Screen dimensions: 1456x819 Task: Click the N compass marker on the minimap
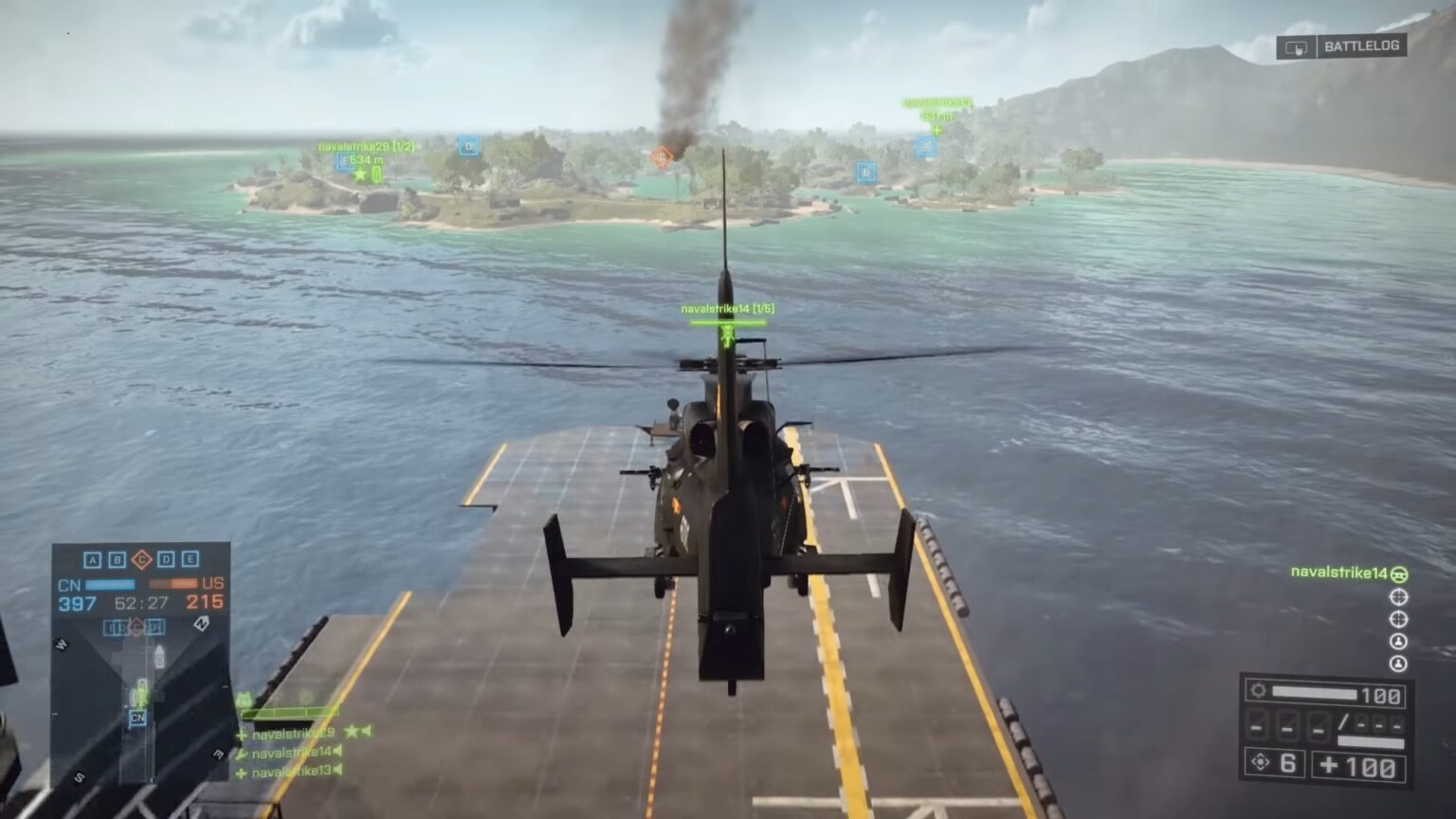[201, 624]
